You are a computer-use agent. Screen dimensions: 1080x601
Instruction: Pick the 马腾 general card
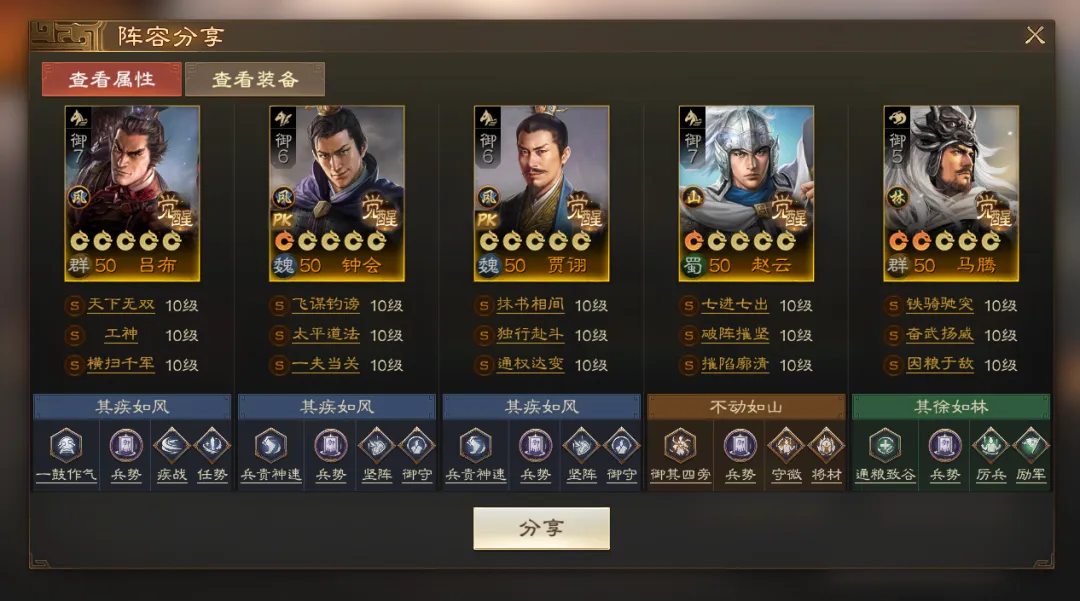tap(950, 192)
